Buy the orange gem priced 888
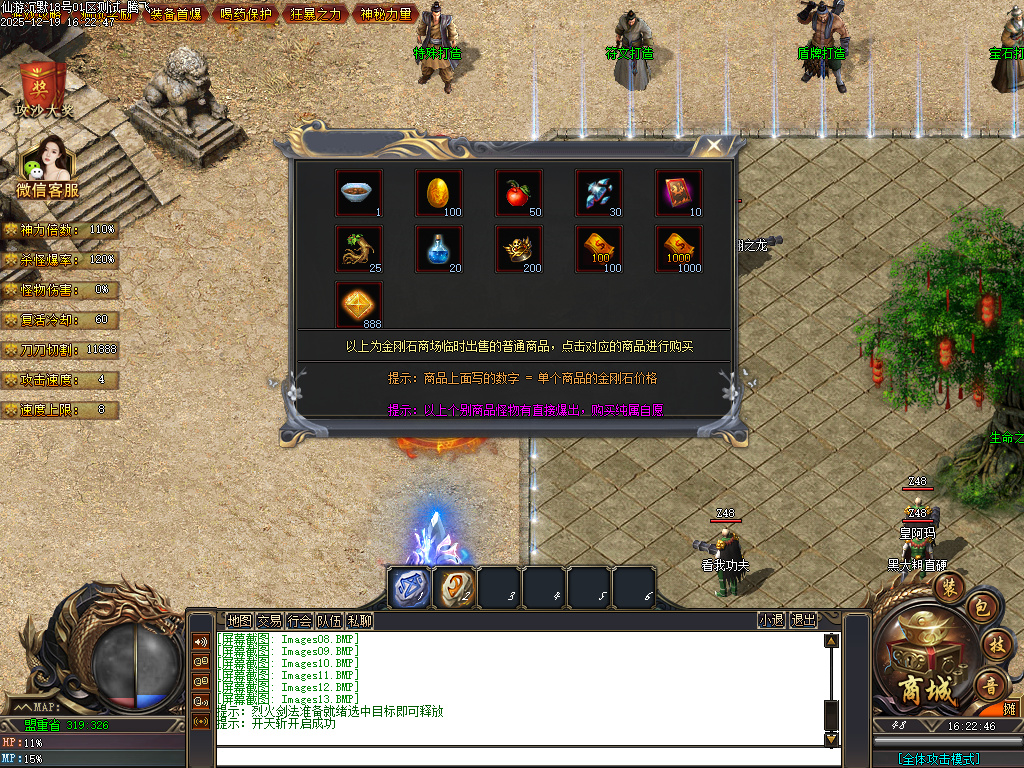 click(358, 304)
